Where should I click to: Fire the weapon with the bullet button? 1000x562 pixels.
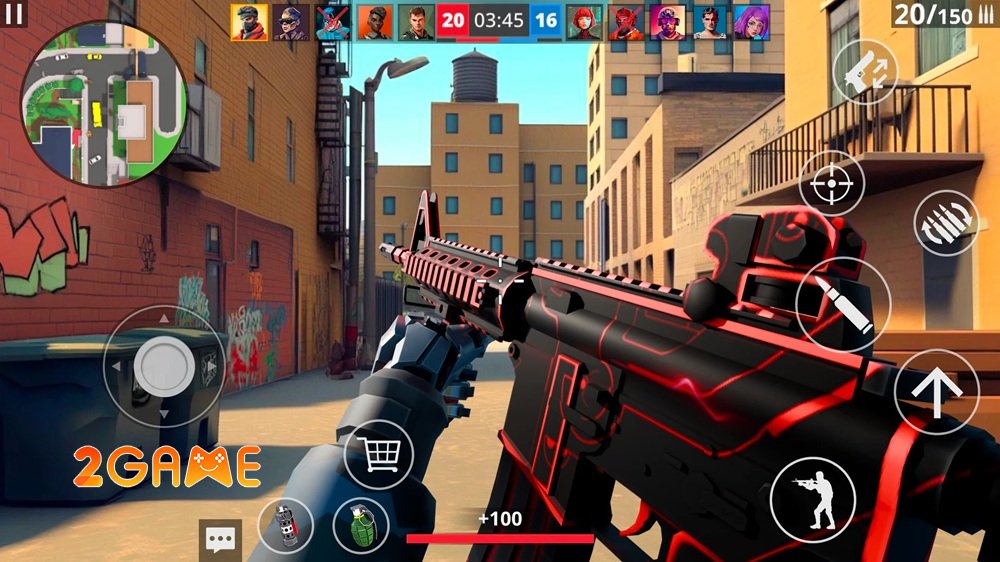[x=843, y=304]
